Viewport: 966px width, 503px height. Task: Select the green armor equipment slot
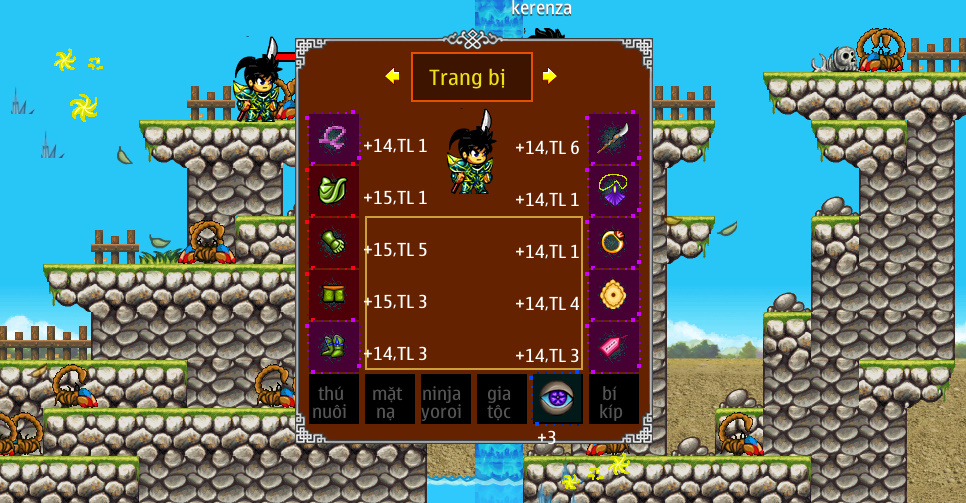pyautogui.click(x=333, y=191)
